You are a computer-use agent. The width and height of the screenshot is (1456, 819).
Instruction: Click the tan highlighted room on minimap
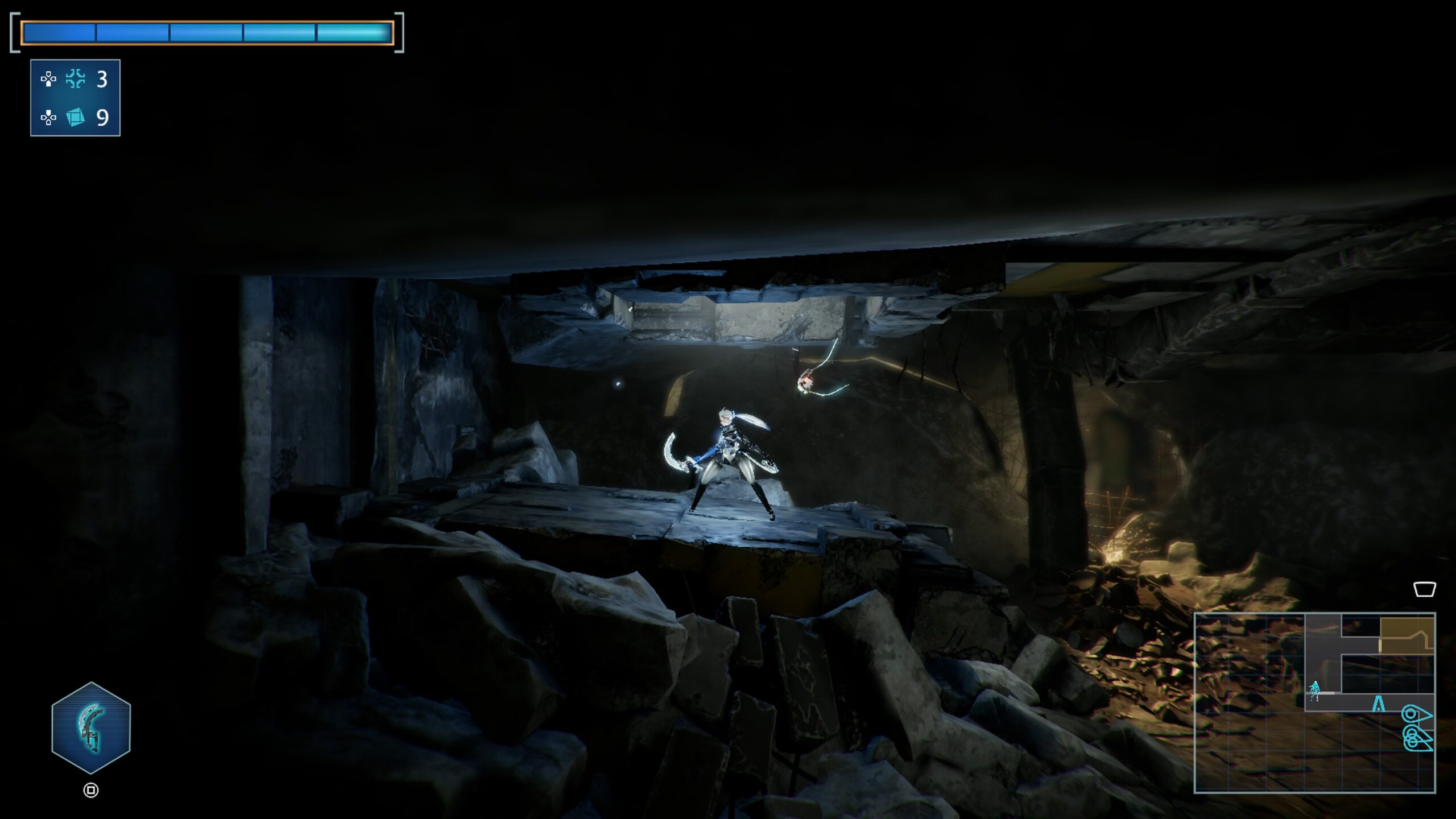tap(1406, 635)
